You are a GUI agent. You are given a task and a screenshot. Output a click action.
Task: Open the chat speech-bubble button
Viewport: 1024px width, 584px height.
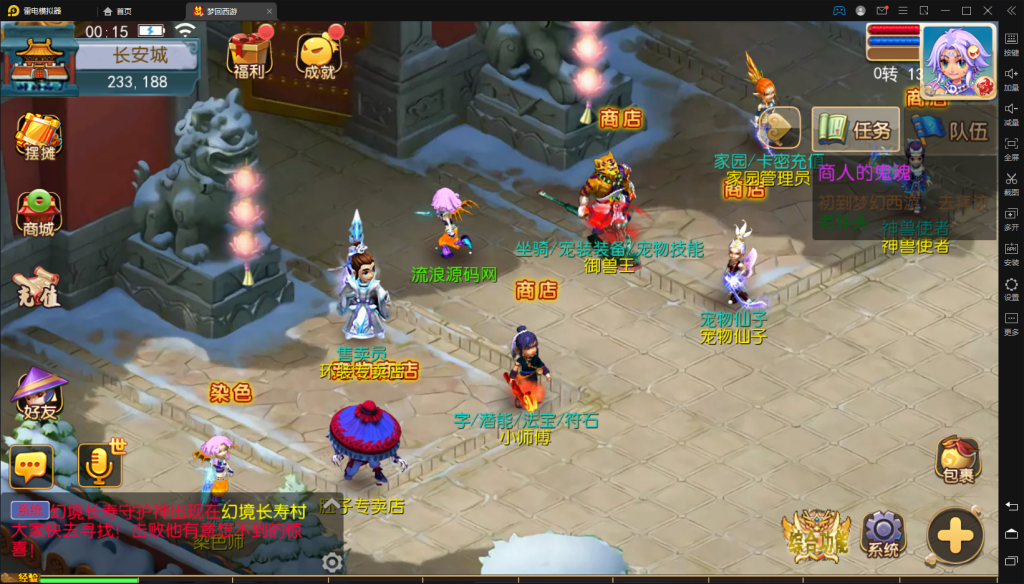coord(32,465)
